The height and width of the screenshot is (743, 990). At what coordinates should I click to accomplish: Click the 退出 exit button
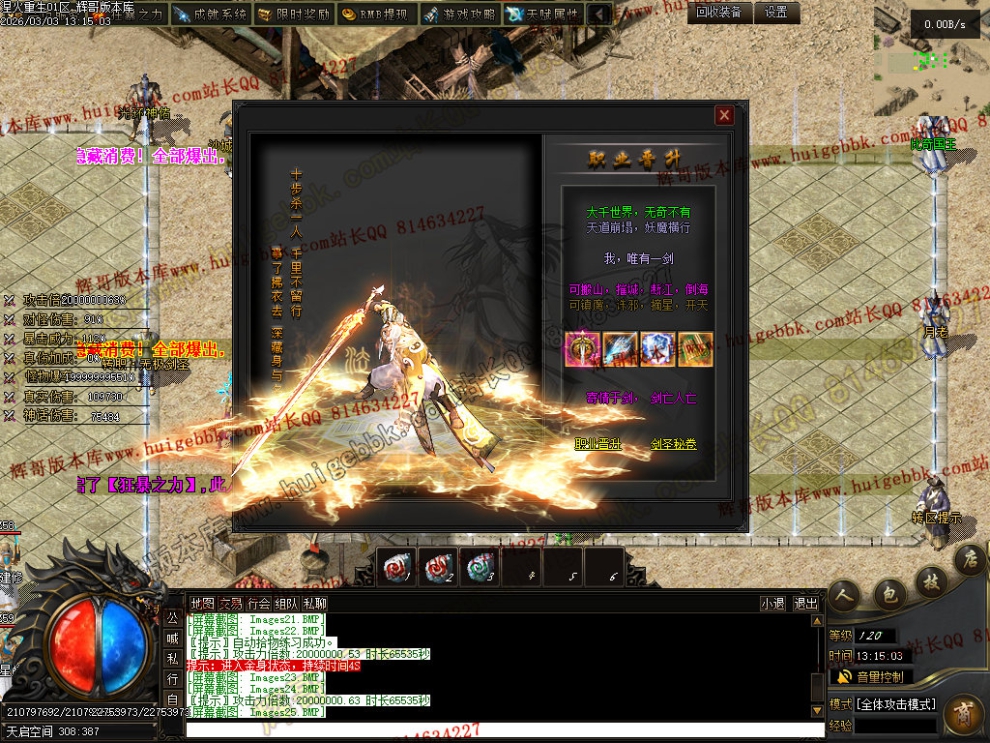[806, 603]
